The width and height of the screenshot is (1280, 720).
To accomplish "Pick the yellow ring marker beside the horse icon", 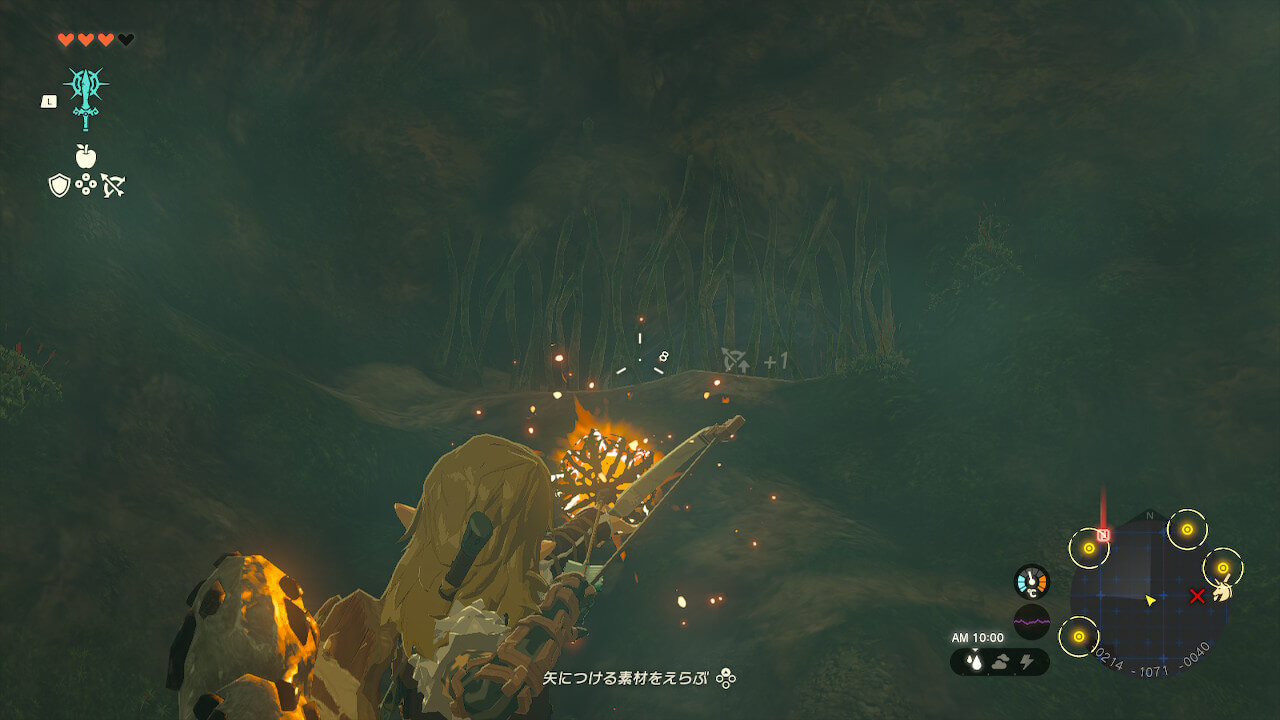I will point(1222,568).
